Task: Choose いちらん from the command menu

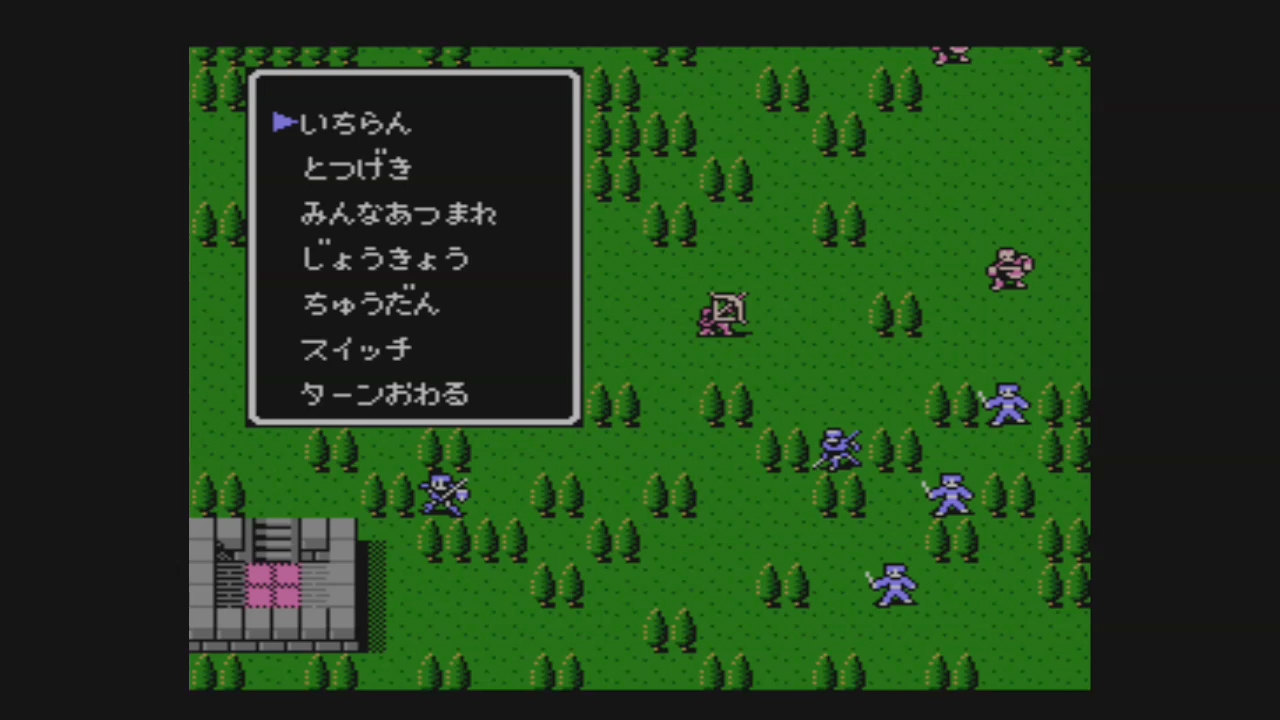Action: click(x=355, y=122)
